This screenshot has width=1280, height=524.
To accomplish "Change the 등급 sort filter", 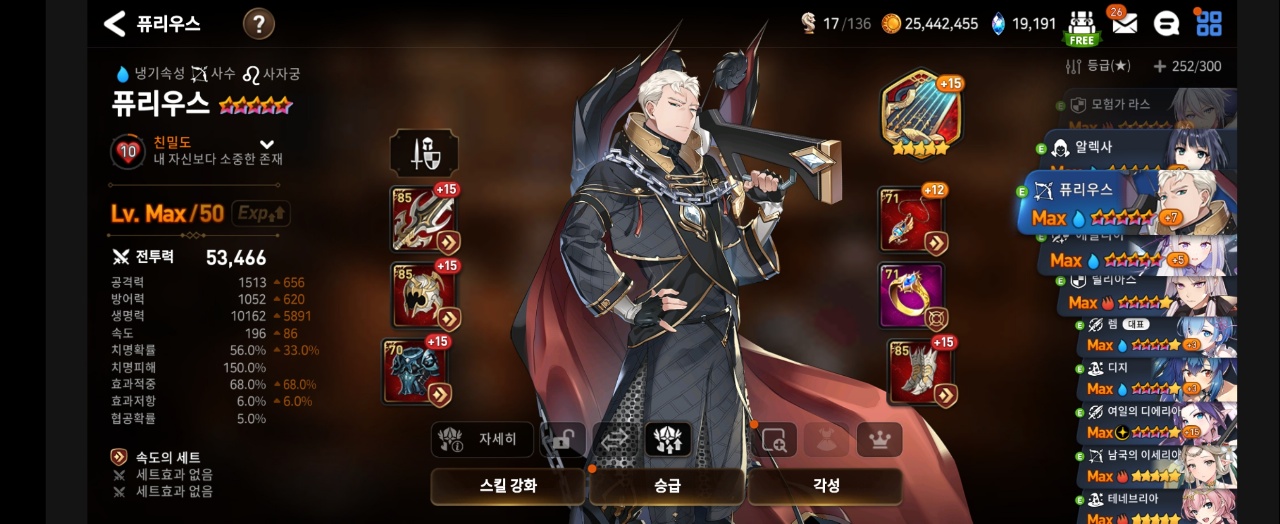I will pos(1098,66).
